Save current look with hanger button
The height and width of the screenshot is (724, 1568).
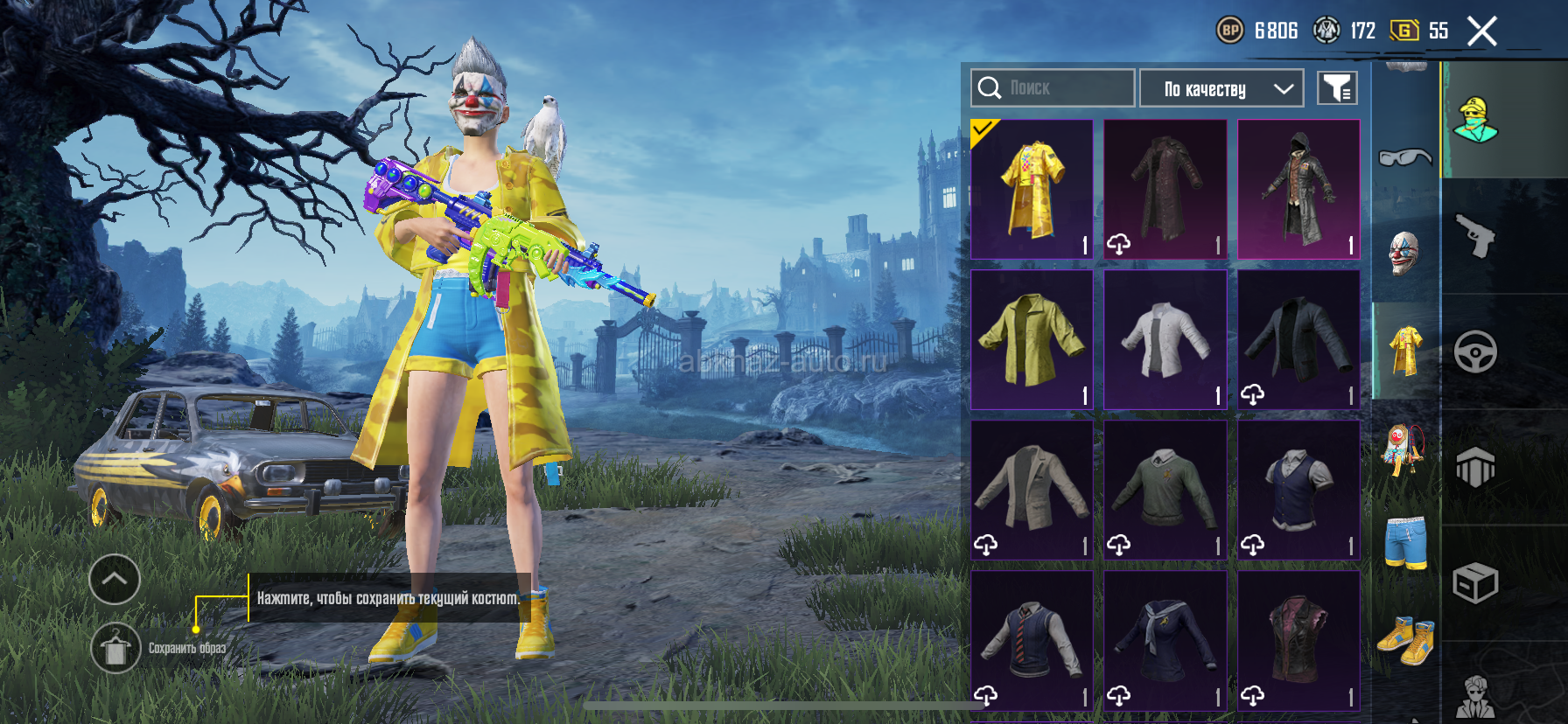[x=115, y=648]
